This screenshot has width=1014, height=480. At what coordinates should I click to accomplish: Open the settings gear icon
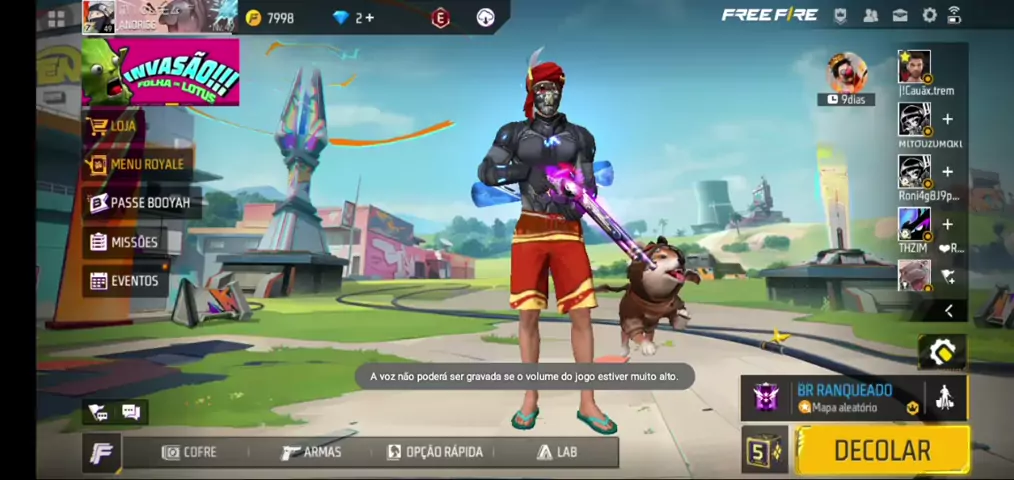pos(929,15)
